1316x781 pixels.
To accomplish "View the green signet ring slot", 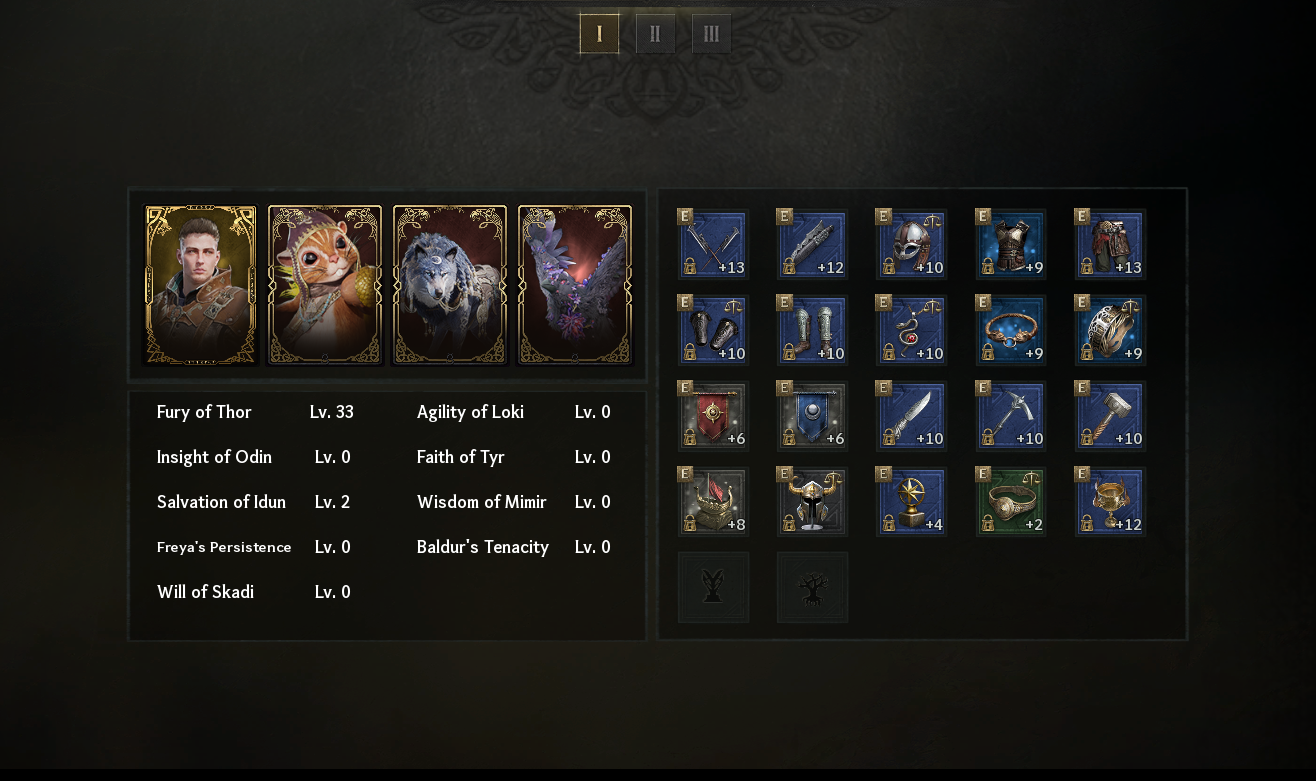I will tap(1011, 502).
